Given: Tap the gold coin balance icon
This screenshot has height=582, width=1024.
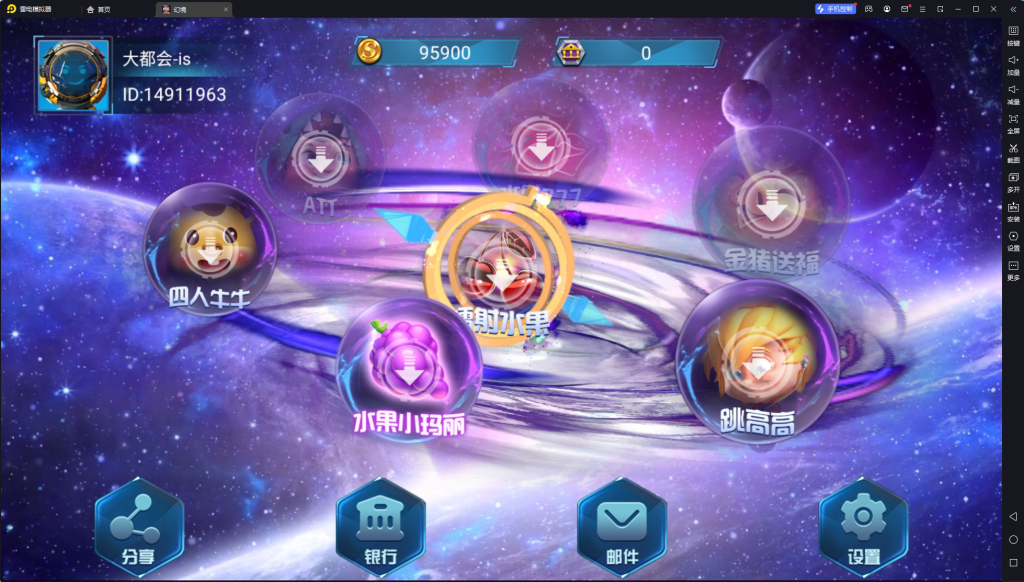Looking at the screenshot, I should [370, 52].
